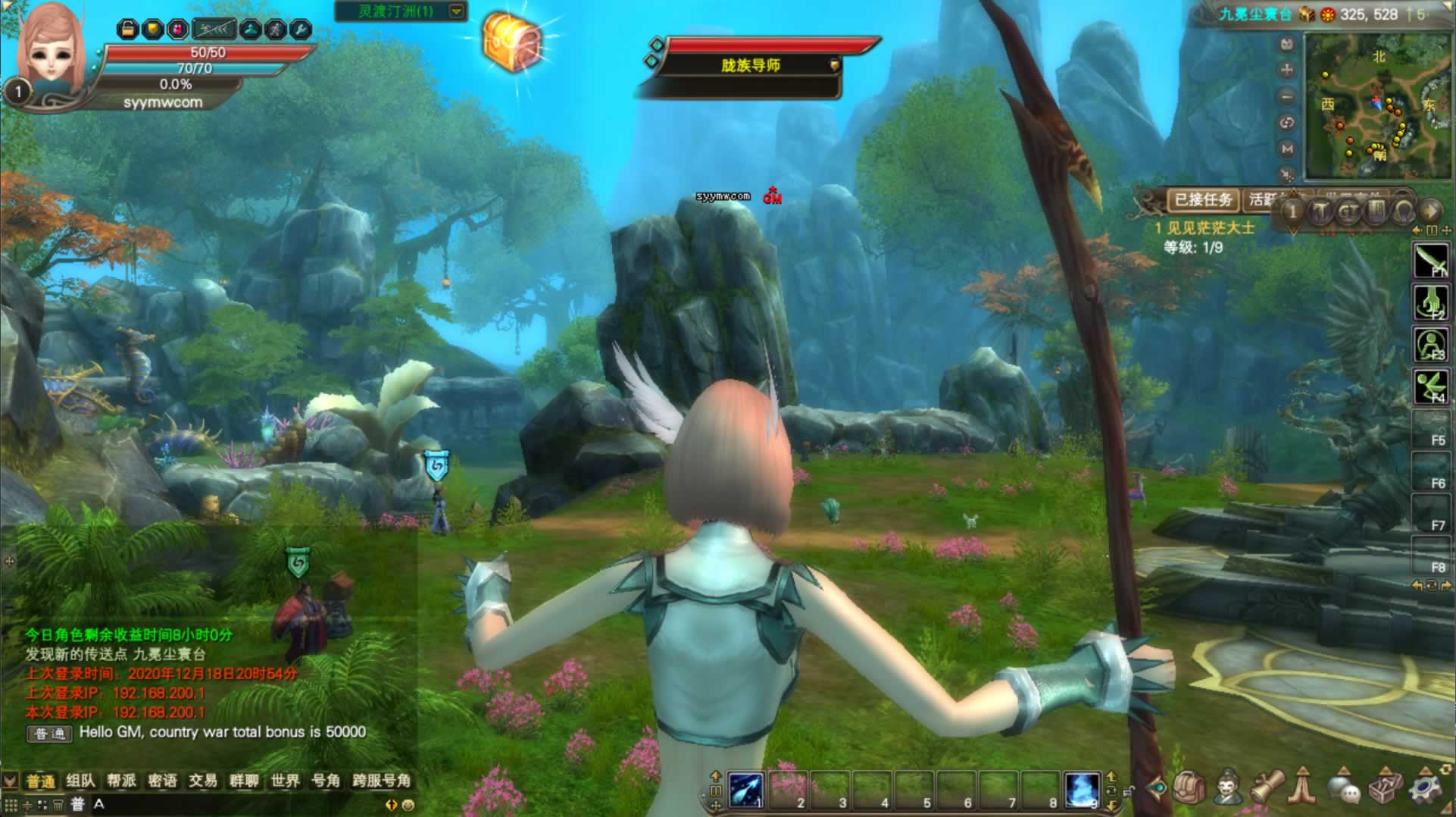Open the character portrait menu icon
Screen dimensions: 1456x817
pyautogui.click(x=1228, y=788)
